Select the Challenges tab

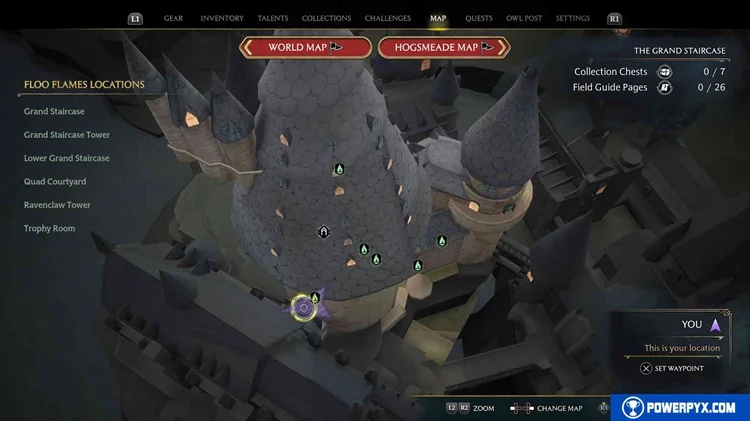coord(387,18)
